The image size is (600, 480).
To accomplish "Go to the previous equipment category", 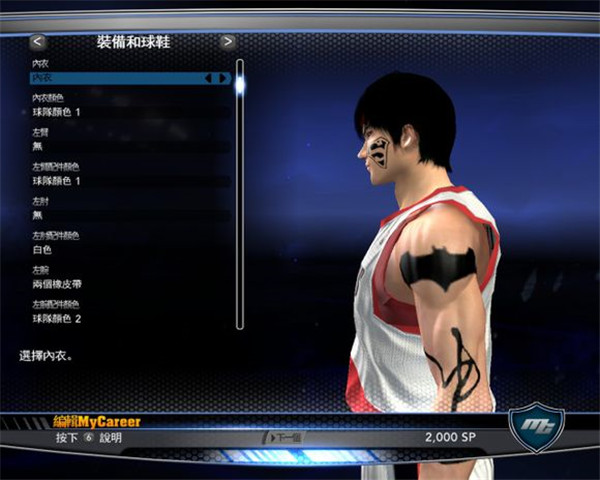I will click(x=38, y=42).
